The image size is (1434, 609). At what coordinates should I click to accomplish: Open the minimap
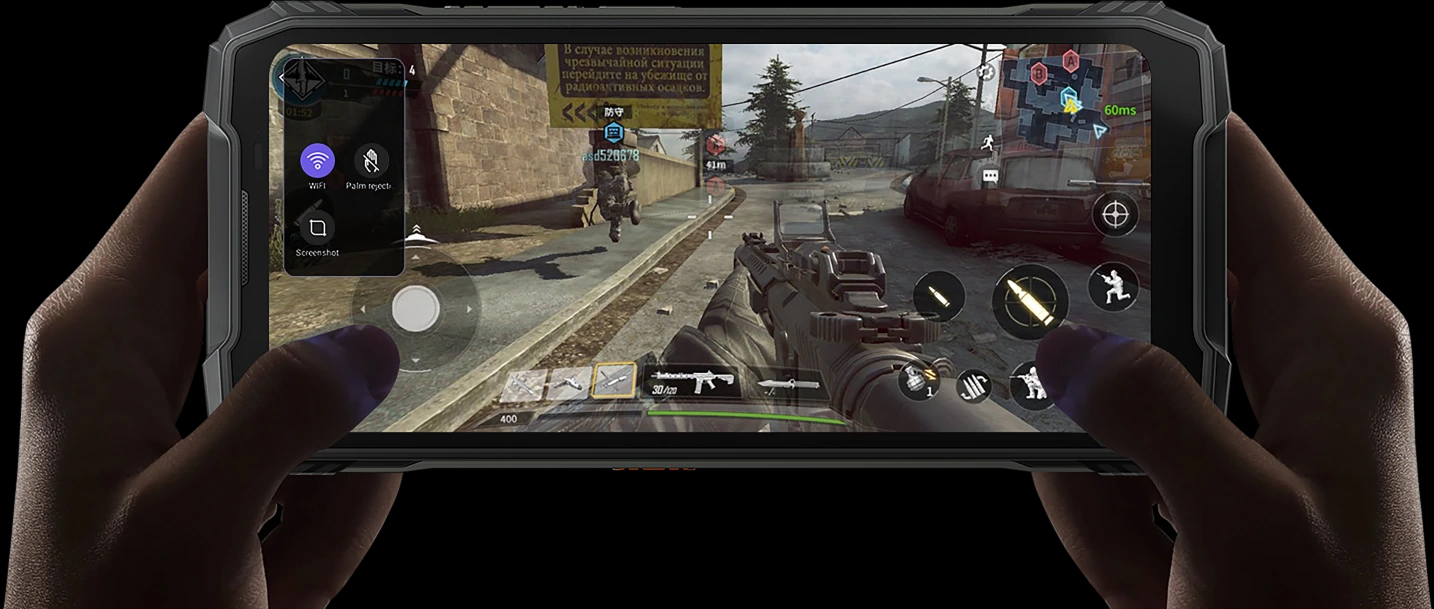pos(1067,94)
